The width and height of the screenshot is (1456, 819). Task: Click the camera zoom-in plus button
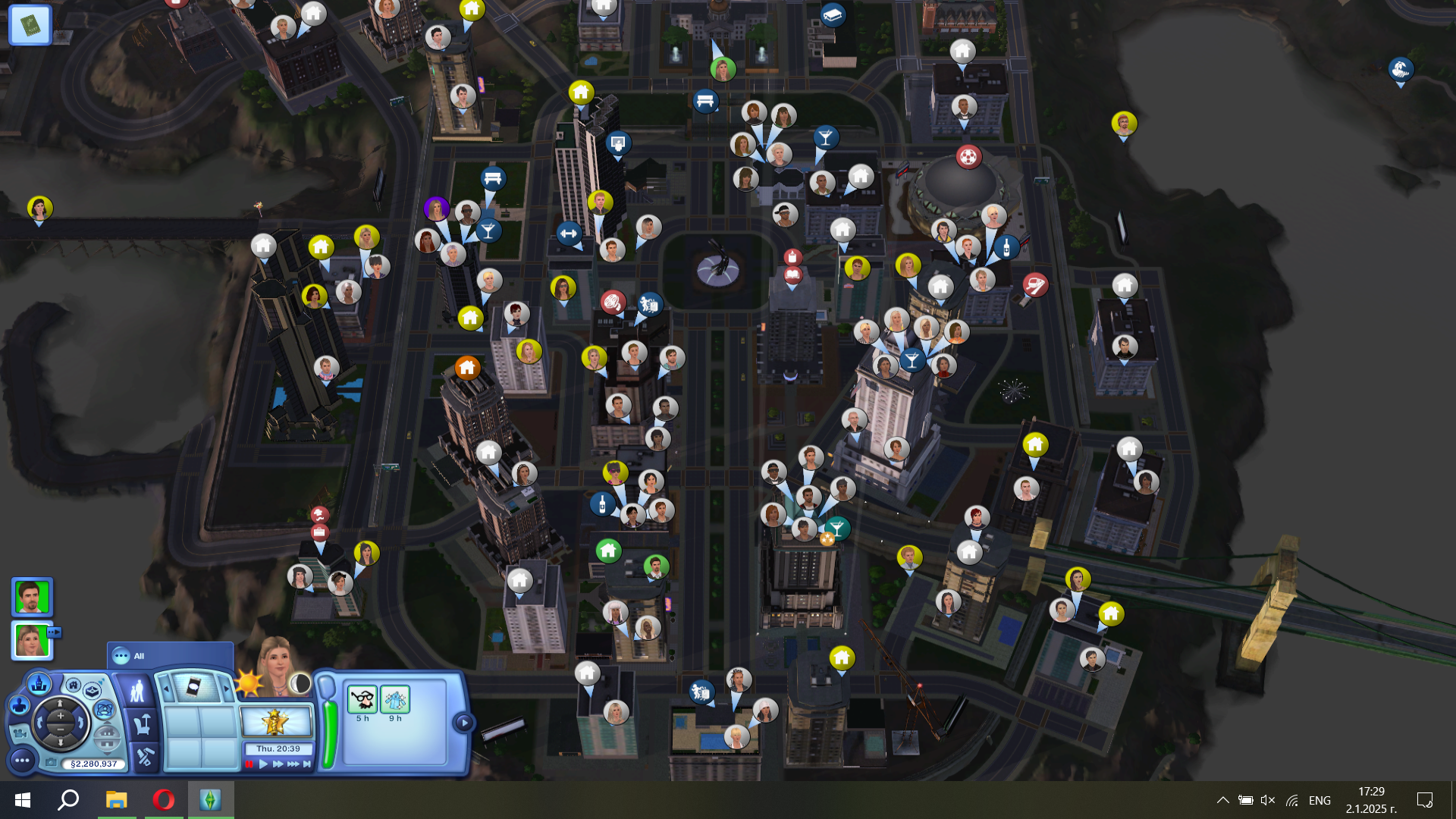click(61, 715)
